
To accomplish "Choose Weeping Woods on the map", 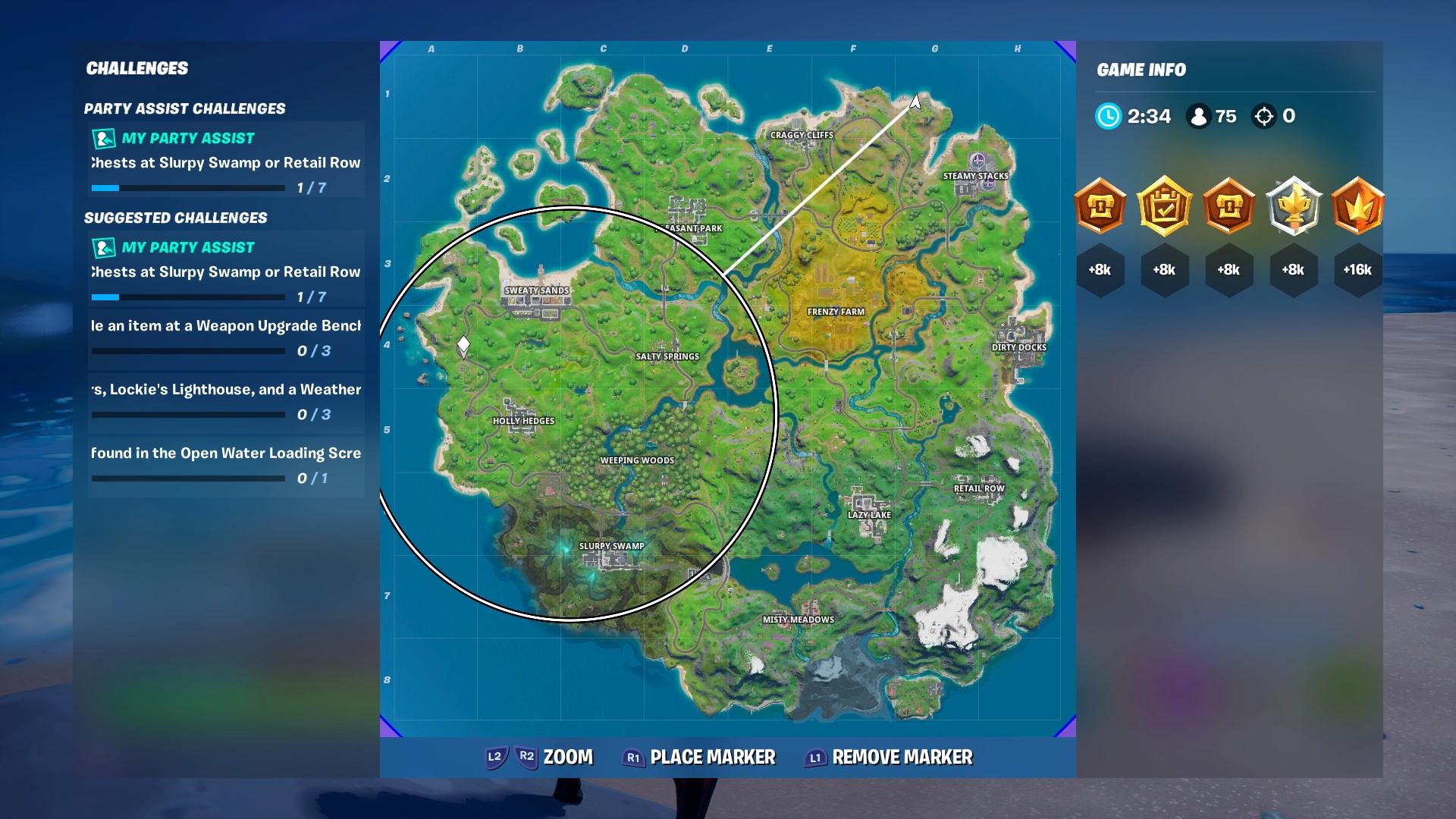I will 637,460.
